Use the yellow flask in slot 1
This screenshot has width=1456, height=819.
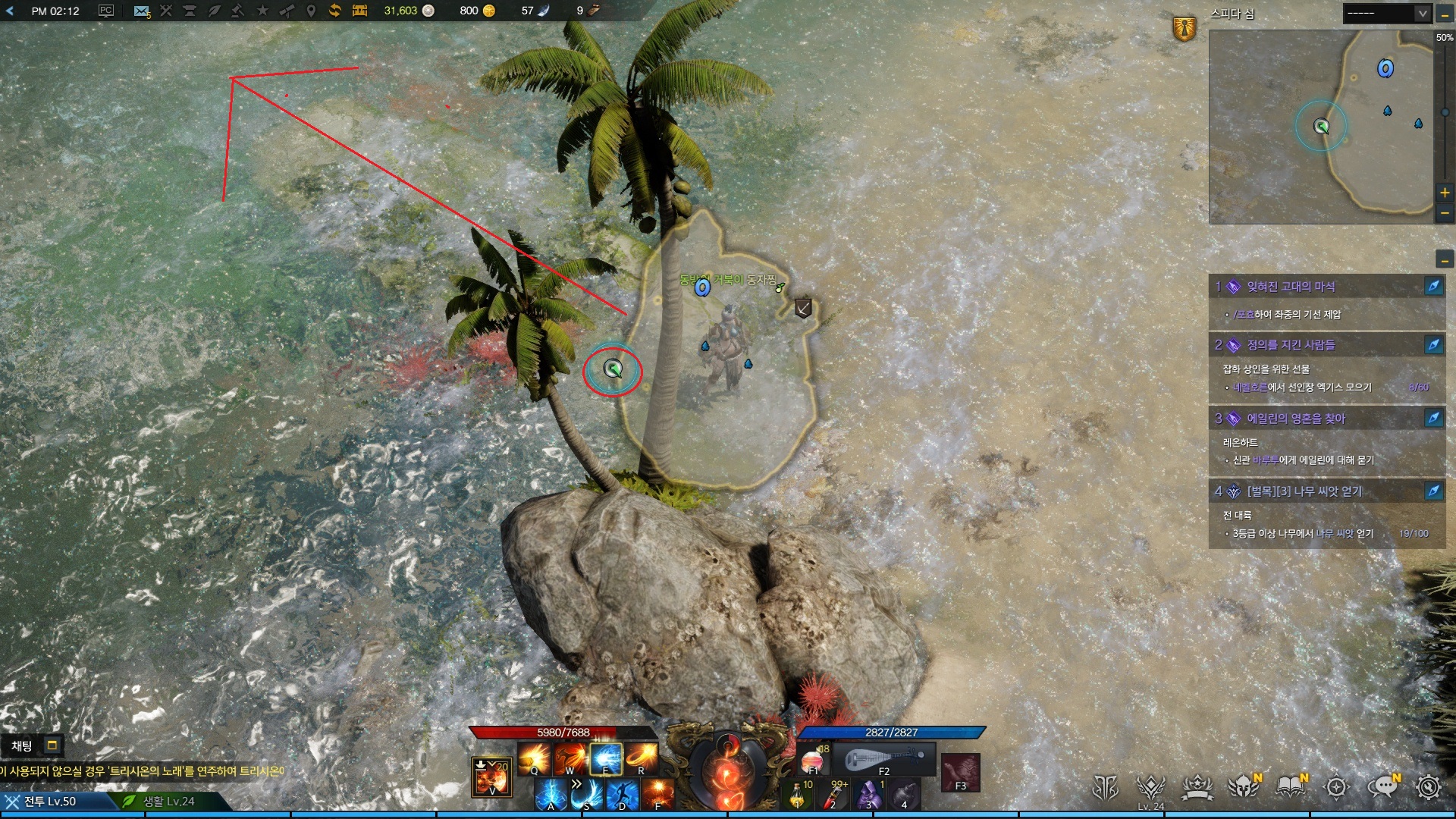(x=798, y=795)
